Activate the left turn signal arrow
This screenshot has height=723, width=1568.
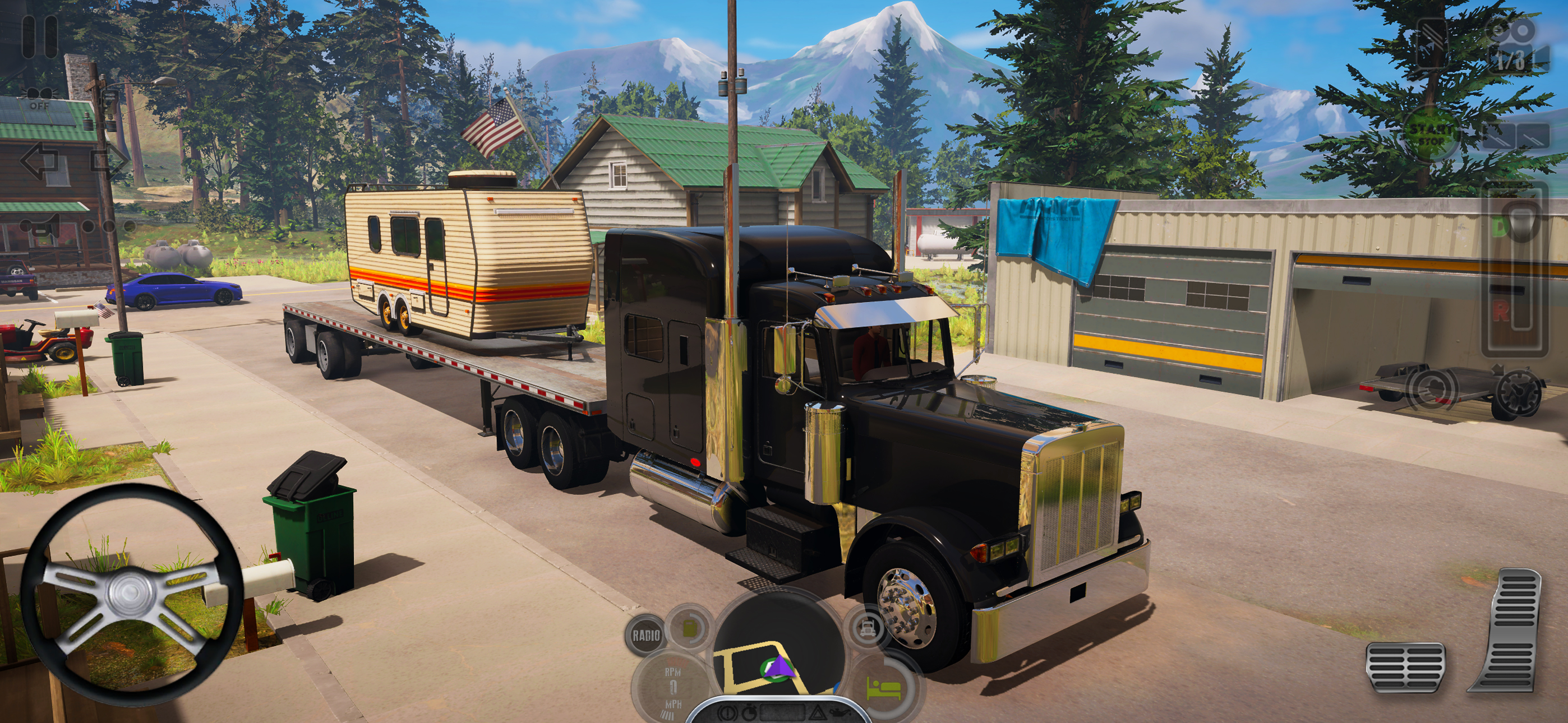(39, 160)
